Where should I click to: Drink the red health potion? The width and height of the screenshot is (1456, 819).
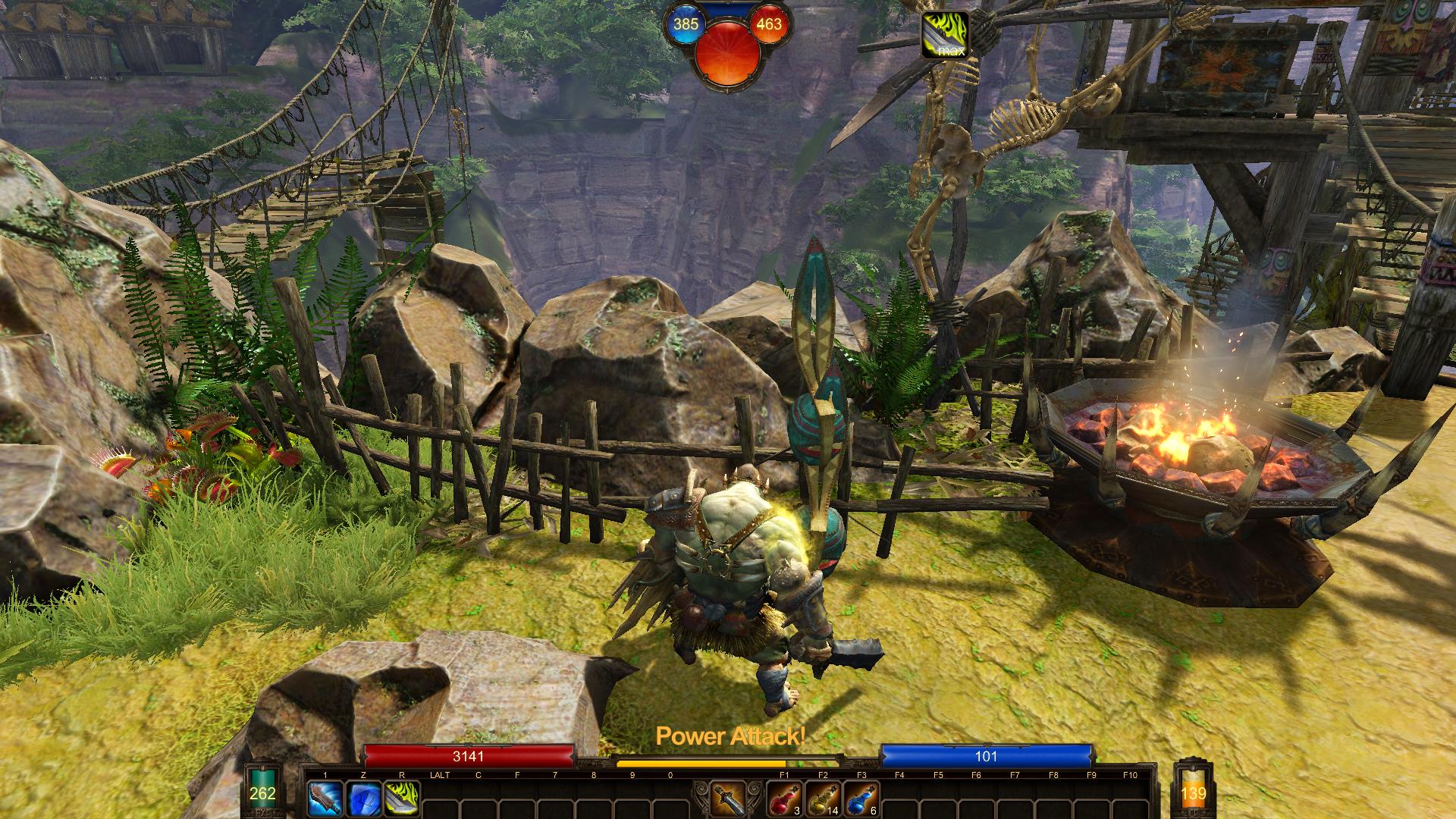point(784,799)
